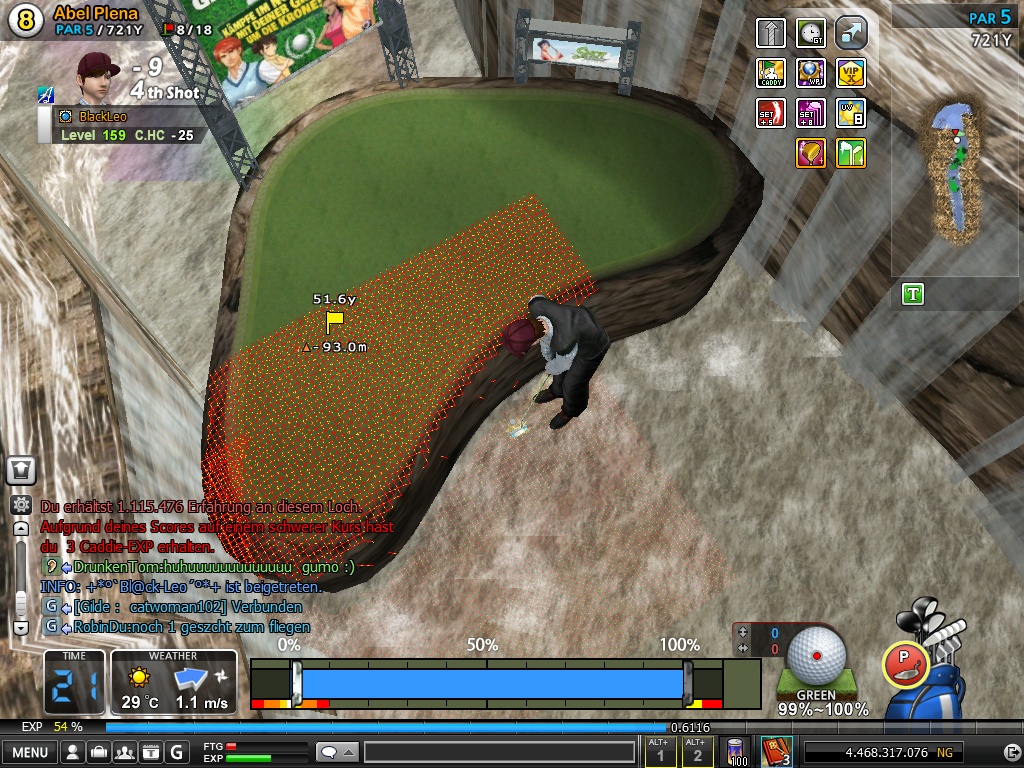Select the ALT+1 quick slot

(659, 752)
